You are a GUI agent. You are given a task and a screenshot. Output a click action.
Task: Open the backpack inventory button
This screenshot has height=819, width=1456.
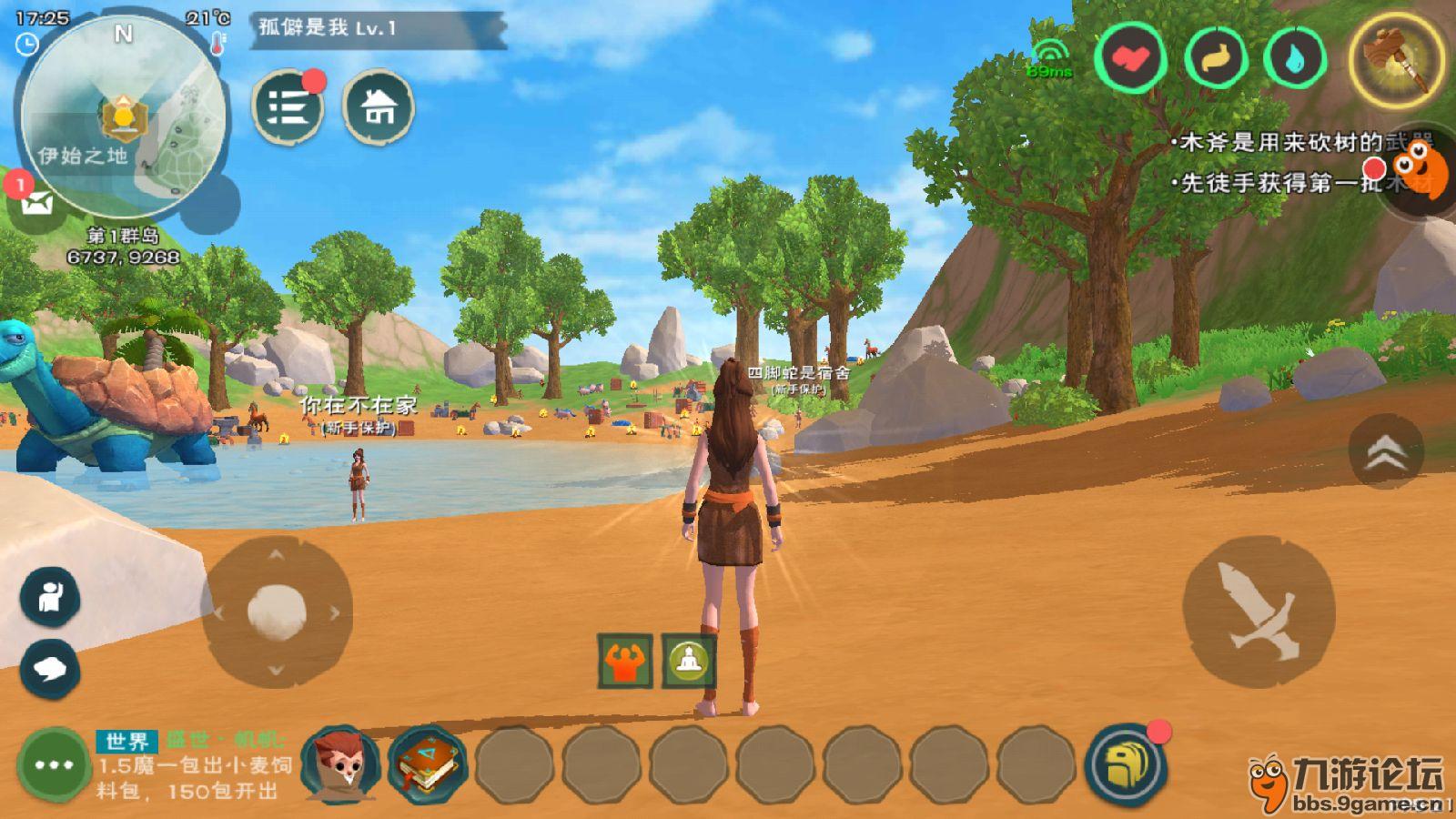click(x=1126, y=764)
